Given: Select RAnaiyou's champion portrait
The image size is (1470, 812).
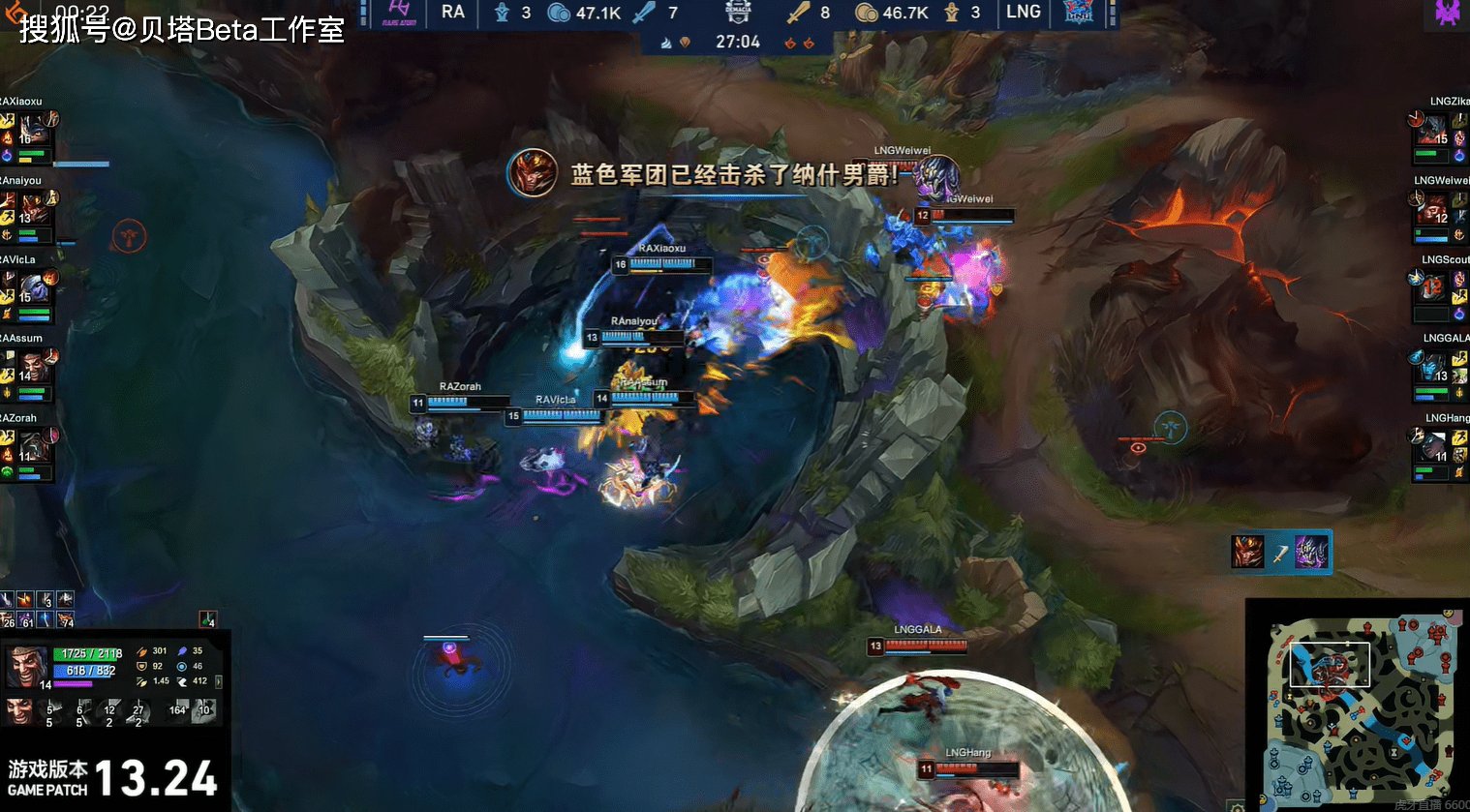Looking at the screenshot, I should point(34,209).
